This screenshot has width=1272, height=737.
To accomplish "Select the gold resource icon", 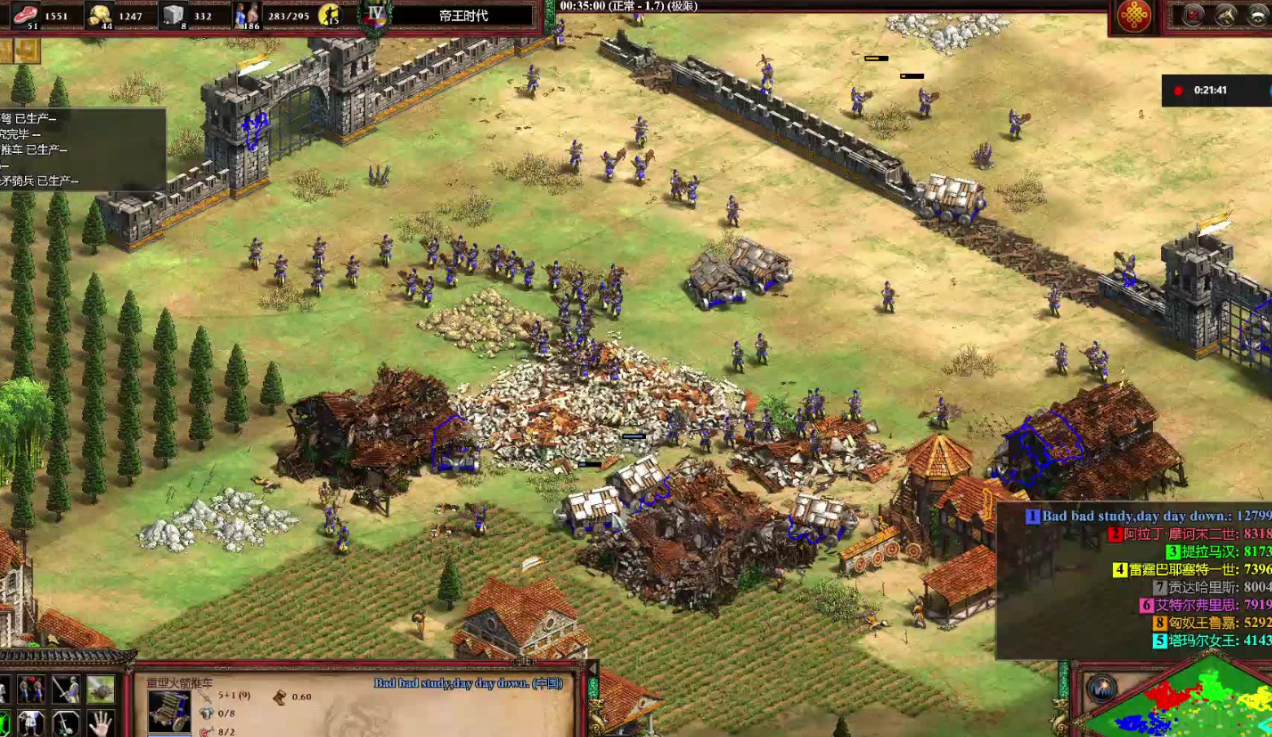I will point(99,14).
